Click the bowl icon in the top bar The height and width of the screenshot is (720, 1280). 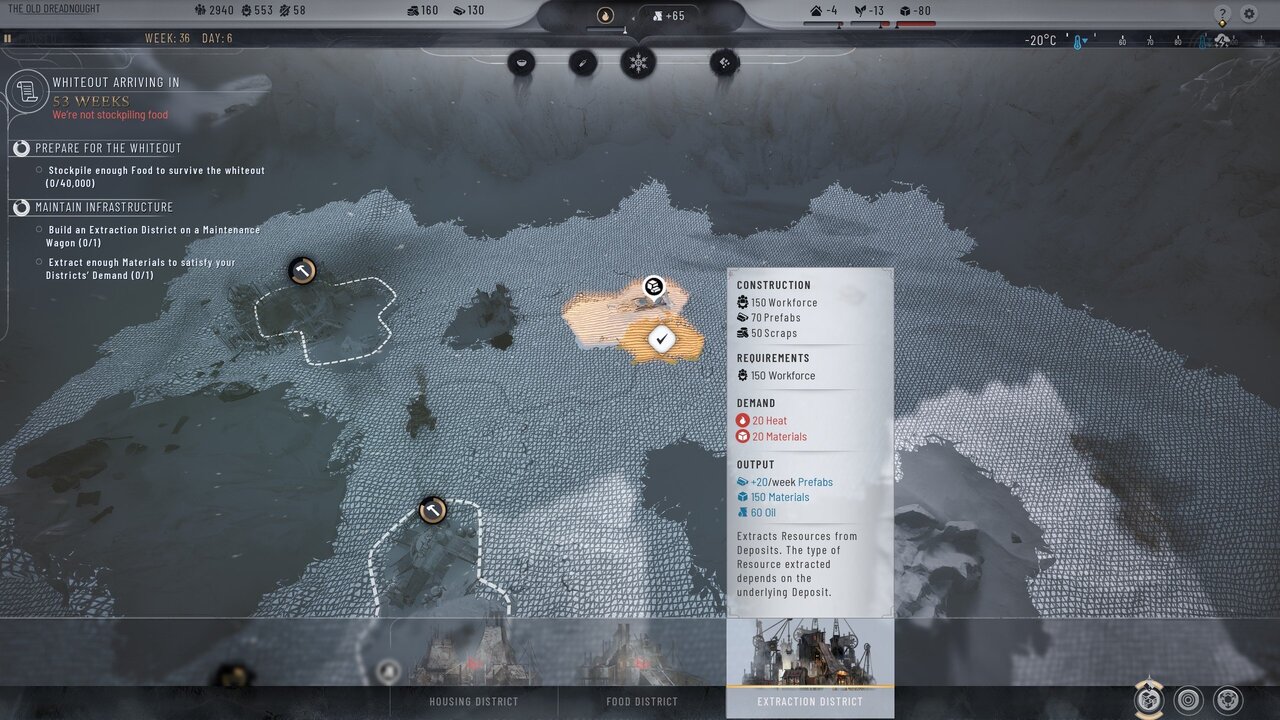point(521,63)
